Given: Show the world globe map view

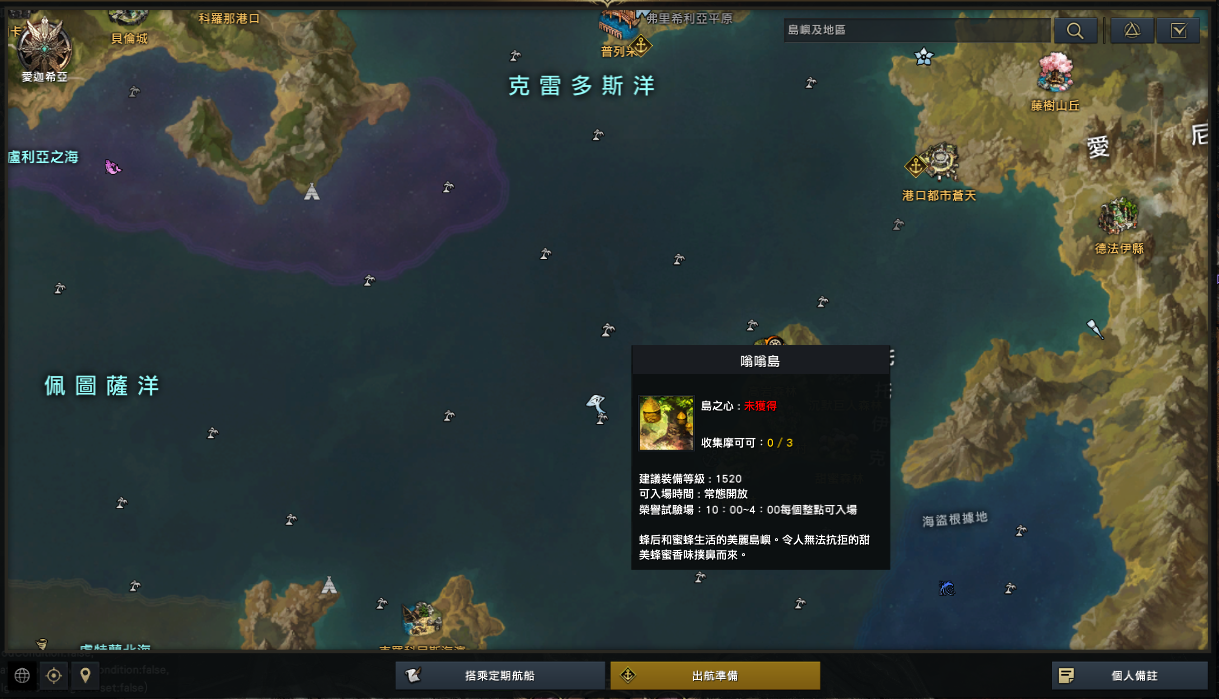Looking at the screenshot, I should point(22,676).
